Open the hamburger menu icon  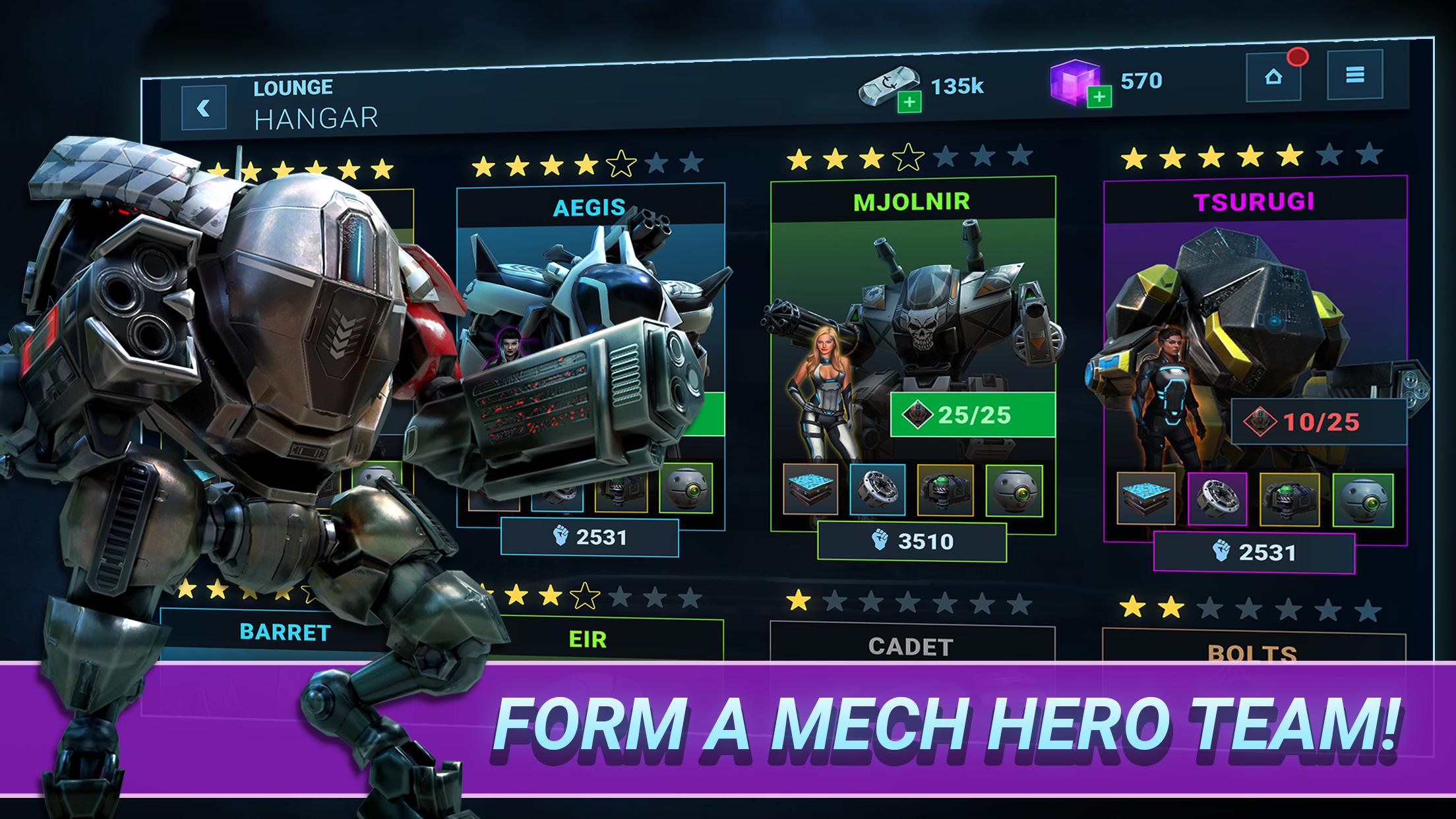1354,76
